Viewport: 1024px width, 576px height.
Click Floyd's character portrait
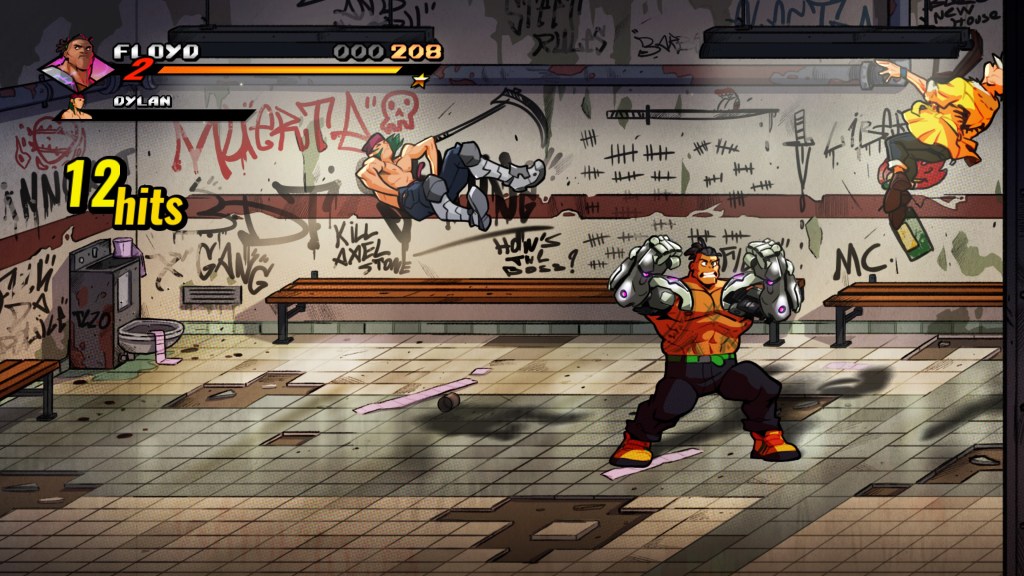[78, 67]
